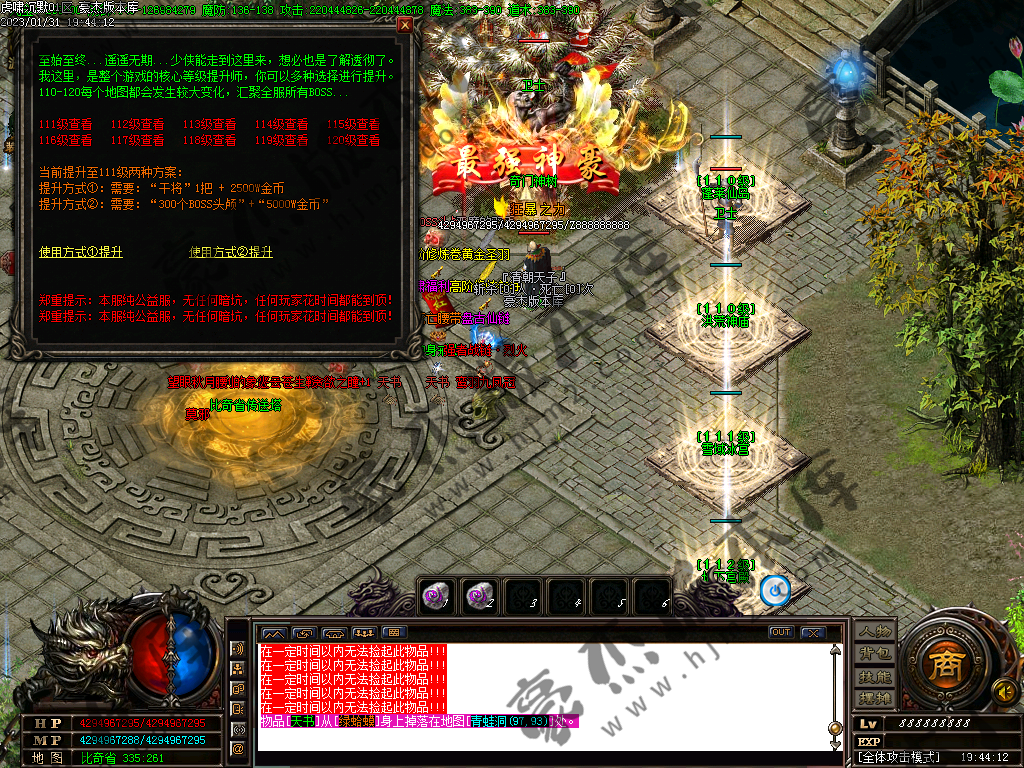Use the item in hotbar slot 1
The height and width of the screenshot is (768, 1024).
click(434, 595)
